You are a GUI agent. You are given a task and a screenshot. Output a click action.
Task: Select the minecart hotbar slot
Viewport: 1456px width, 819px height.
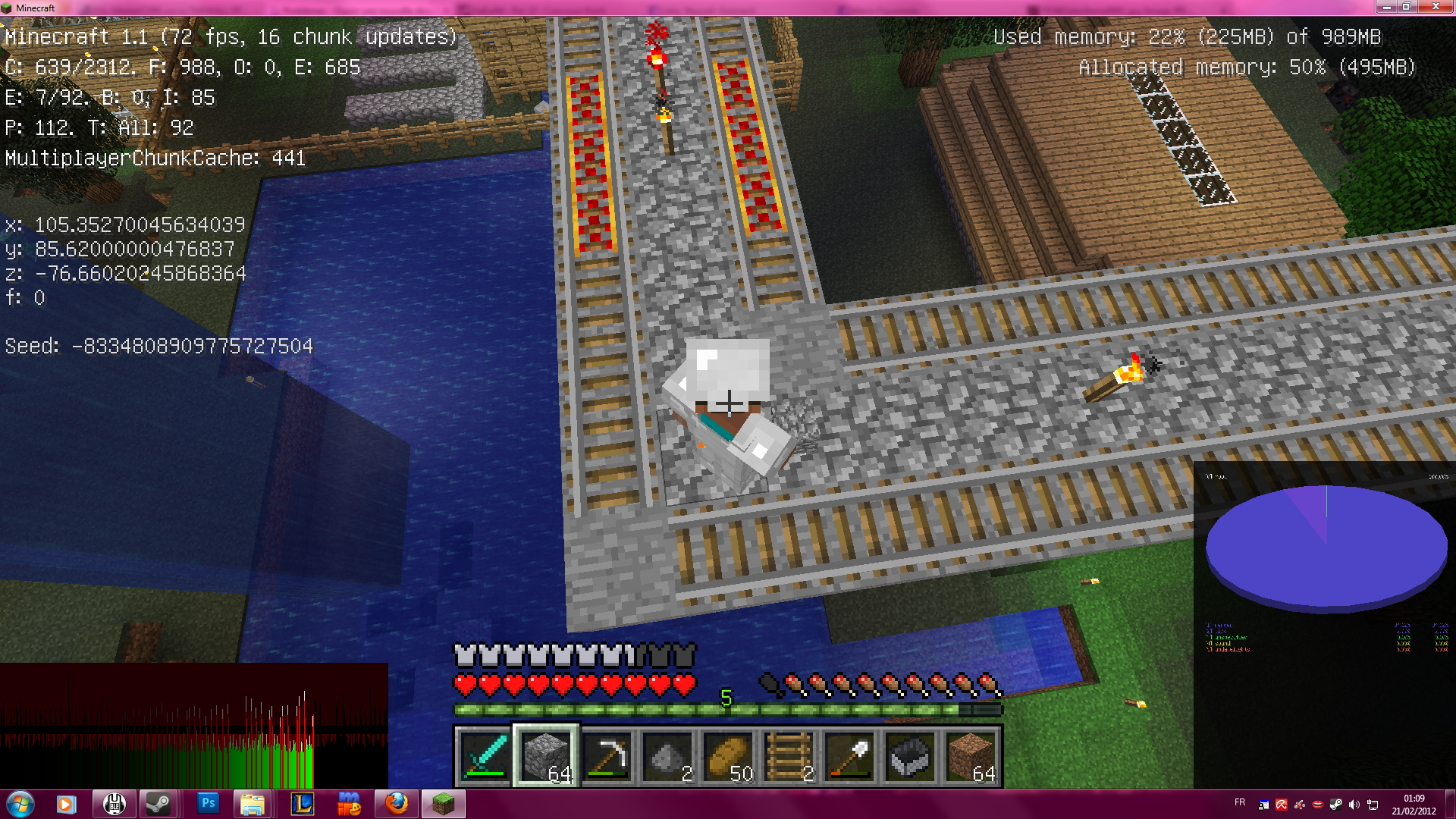(910, 756)
